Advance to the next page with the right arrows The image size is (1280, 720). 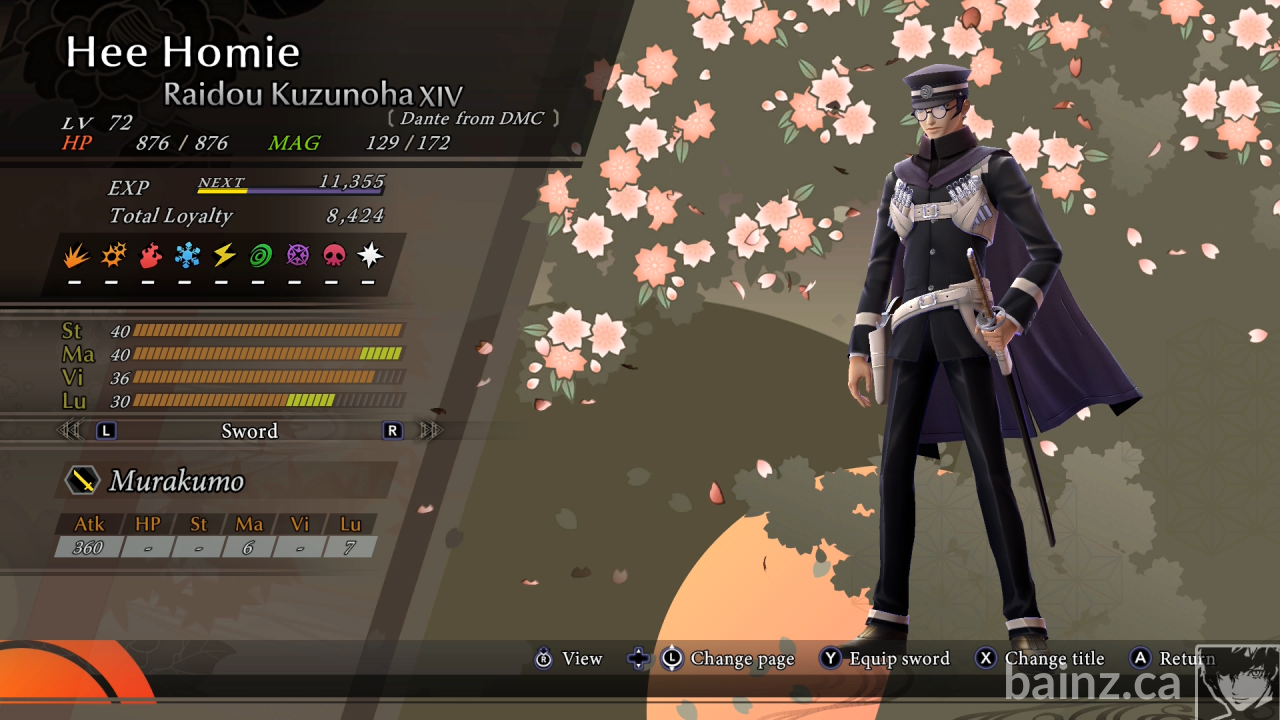(431, 431)
